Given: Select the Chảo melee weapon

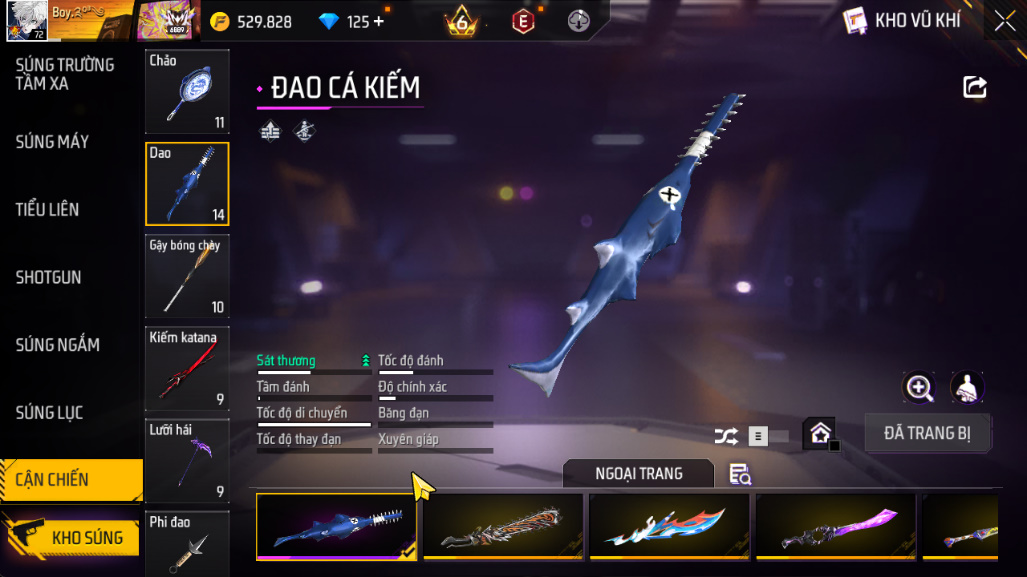Looking at the screenshot, I should click(187, 91).
